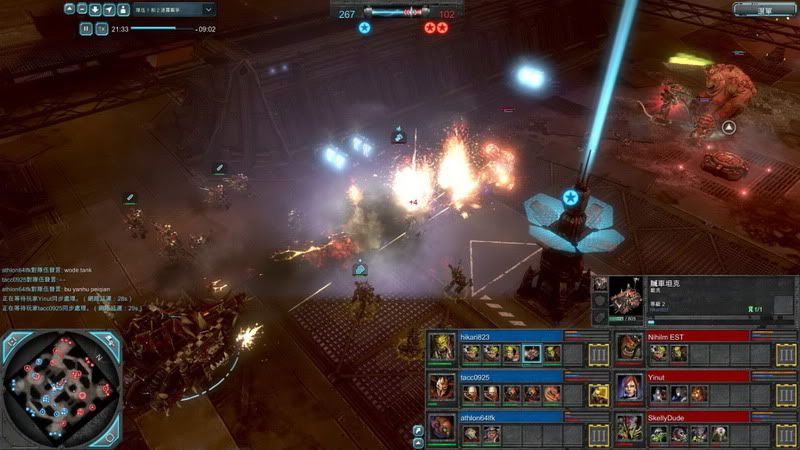Click tacc0925's yellow-framed unit button

point(598,393)
